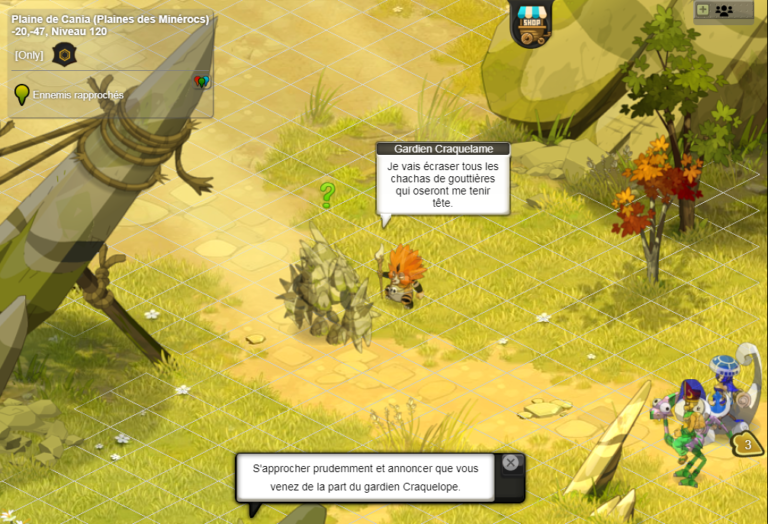768x524 pixels.
Task: Click the green question mark quest marker
Action: click(x=326, y=195)
